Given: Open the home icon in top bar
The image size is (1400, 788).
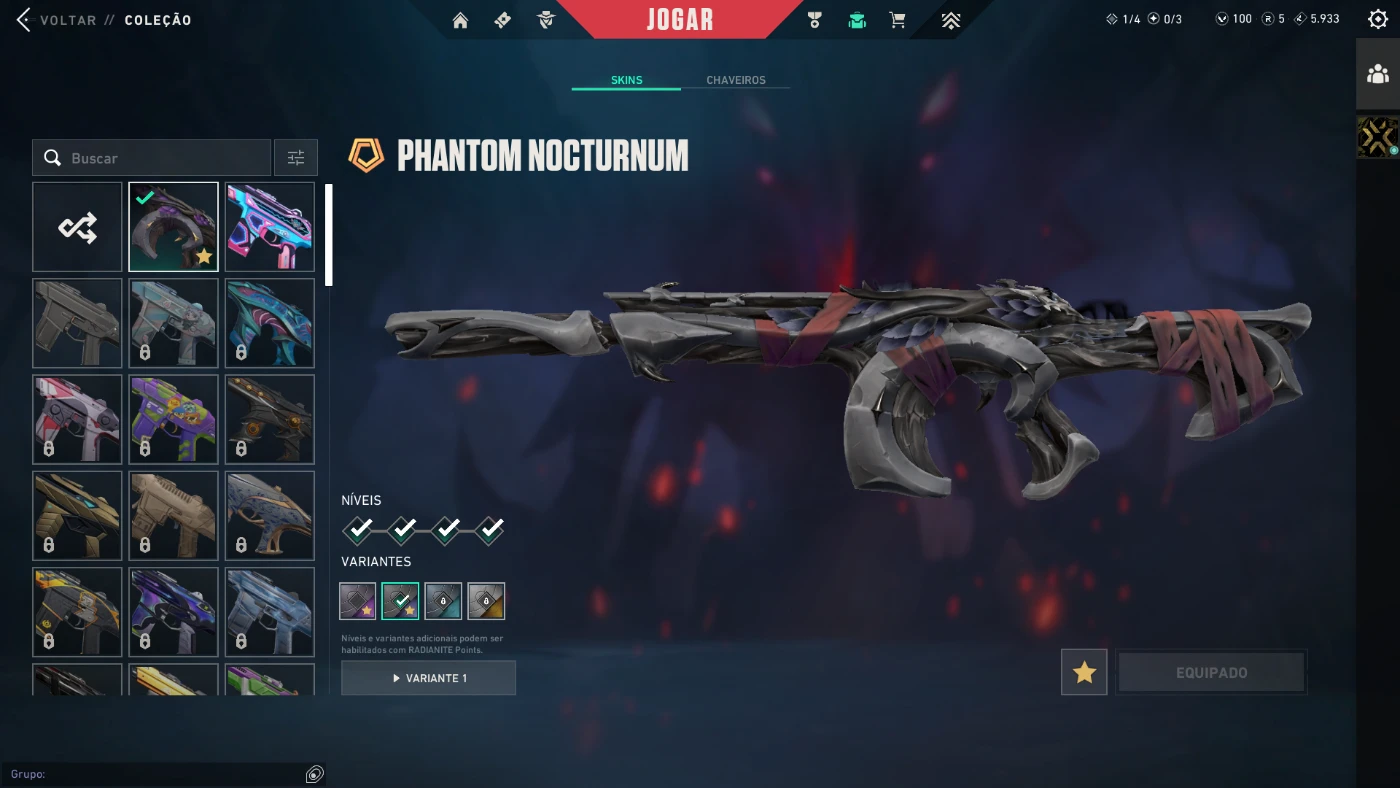Looking at the screenshot, I should point(460,20).
